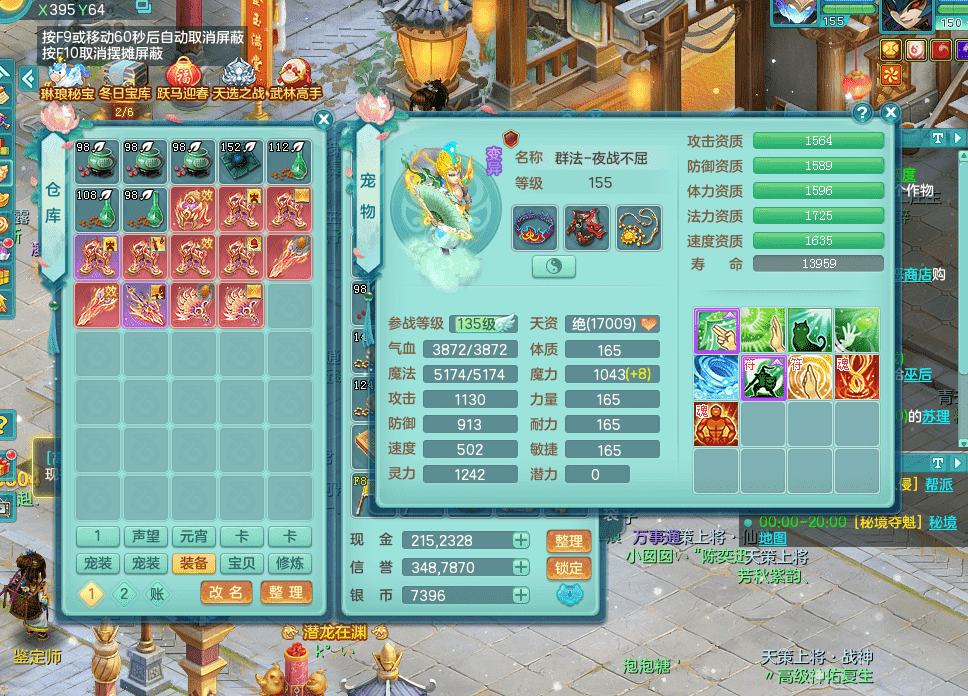Switch to the 装备 equipment warehouse tab
968x696 pixels.
coord(194,564)
